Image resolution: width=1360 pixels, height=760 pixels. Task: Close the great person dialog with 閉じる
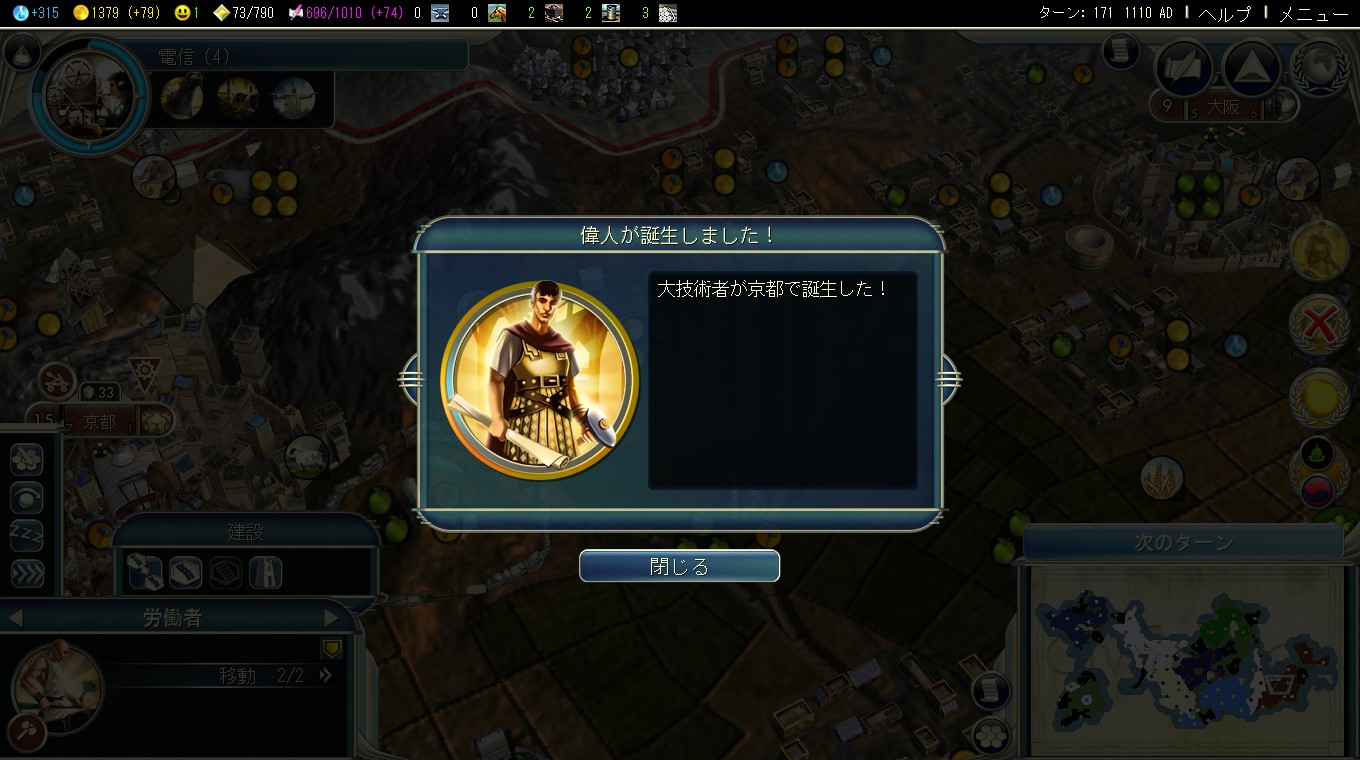click(x=679, y=565)
